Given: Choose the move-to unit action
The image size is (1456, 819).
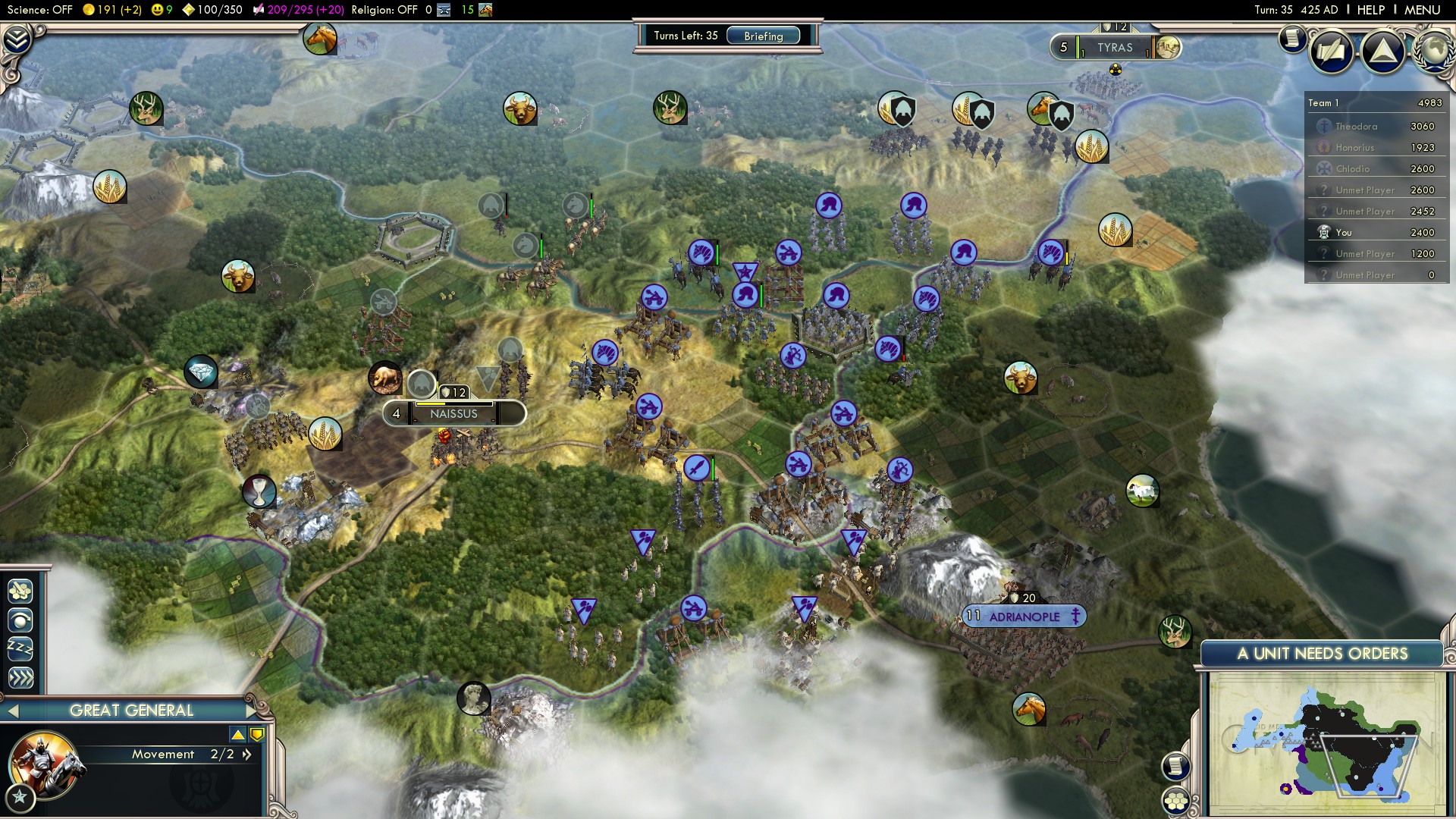Looking at the screenshot, I should pyautogui.click(x=20, y=620).
